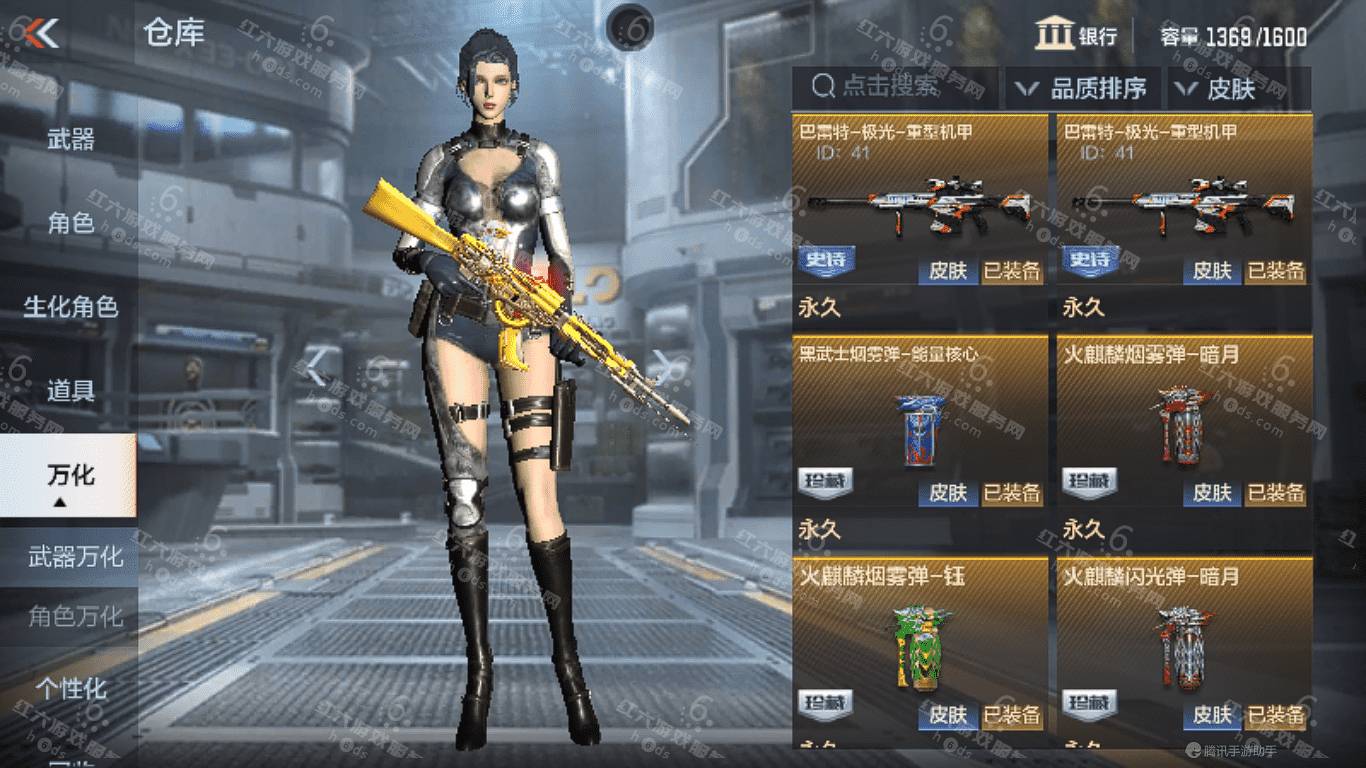This screenshot has height=768, width=1366.
Task: Go back using the top-left arrow
Action: [x=42, y=34]
